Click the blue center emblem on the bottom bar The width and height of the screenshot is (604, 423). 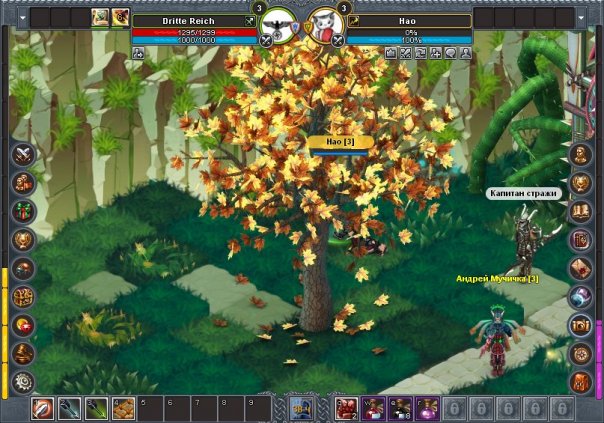tap(302, 407)
